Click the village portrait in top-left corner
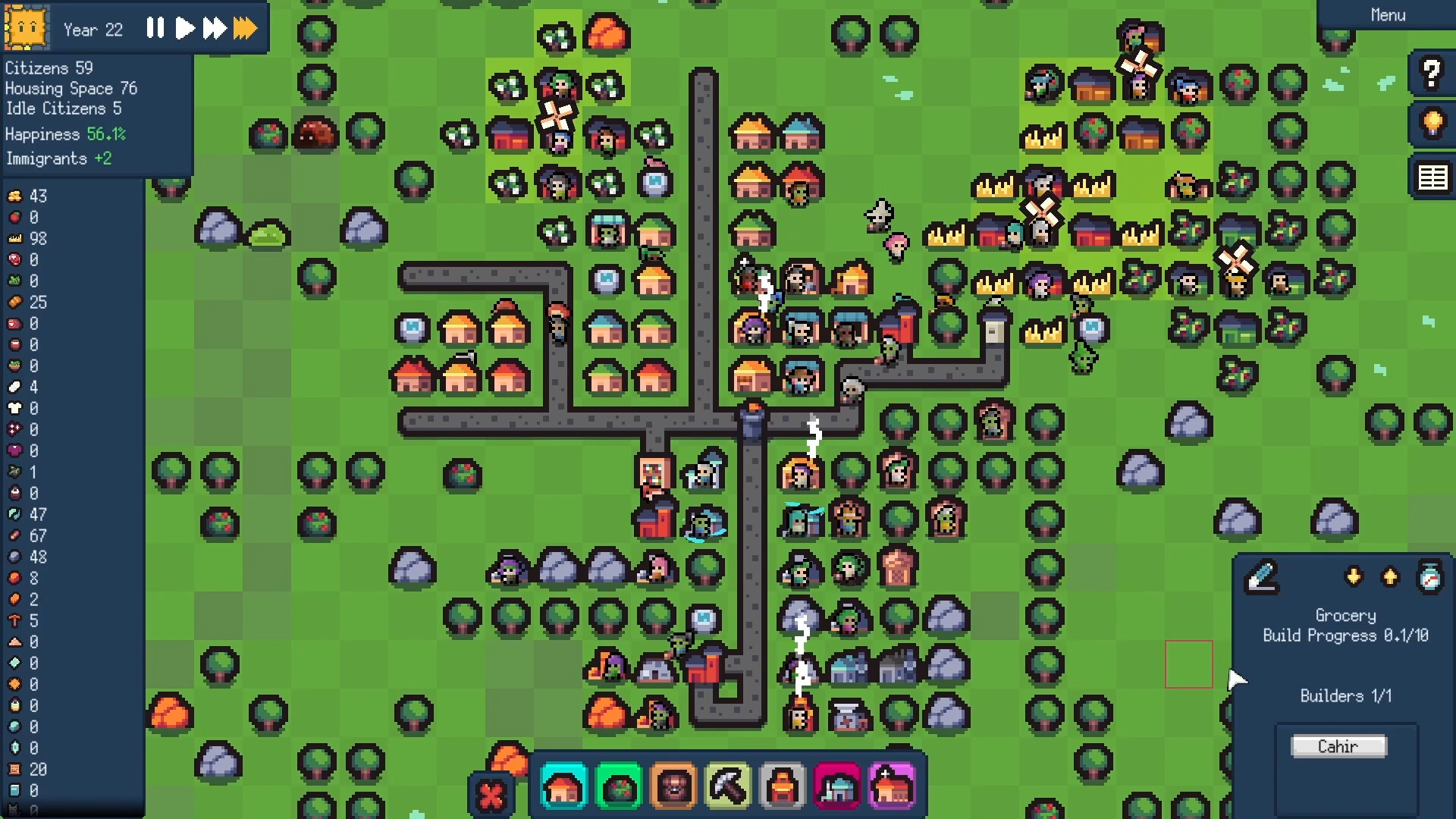The image size is (1456, 819). [x=26, y=28]
